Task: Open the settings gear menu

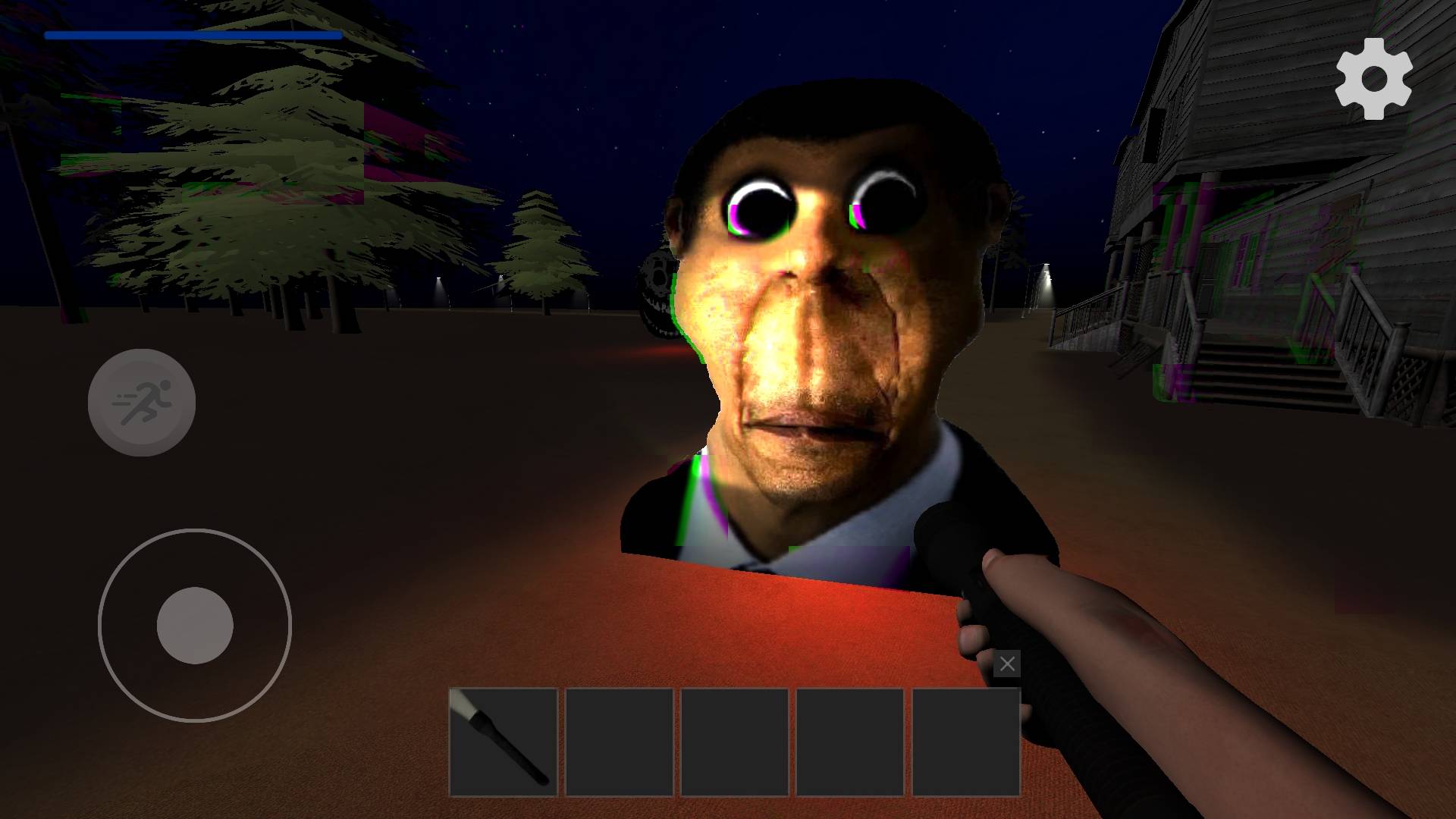Action: pyautogui.click(x=1373, y=79)
